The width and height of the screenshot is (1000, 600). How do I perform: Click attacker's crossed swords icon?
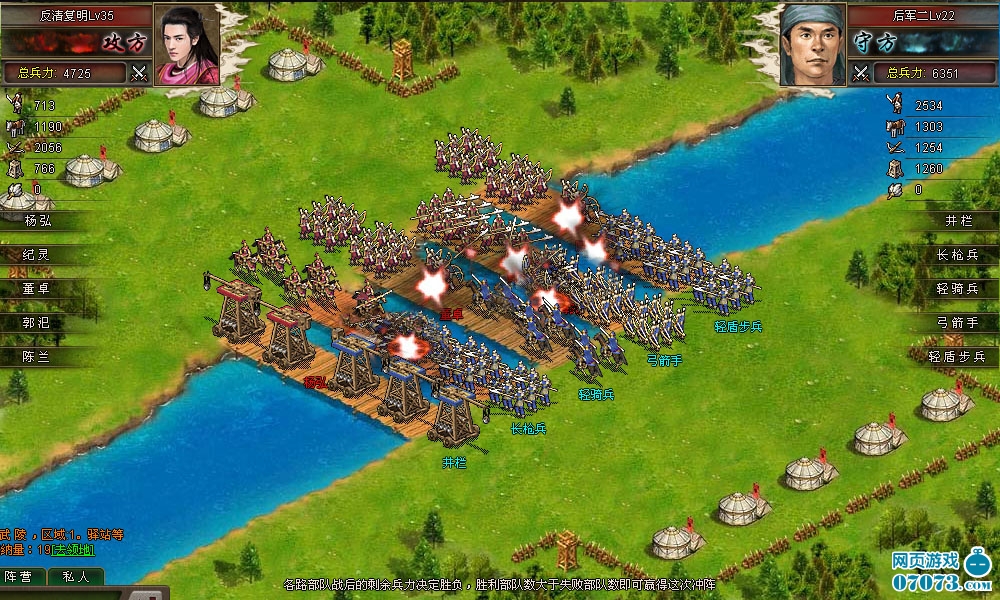click(139, 72)
